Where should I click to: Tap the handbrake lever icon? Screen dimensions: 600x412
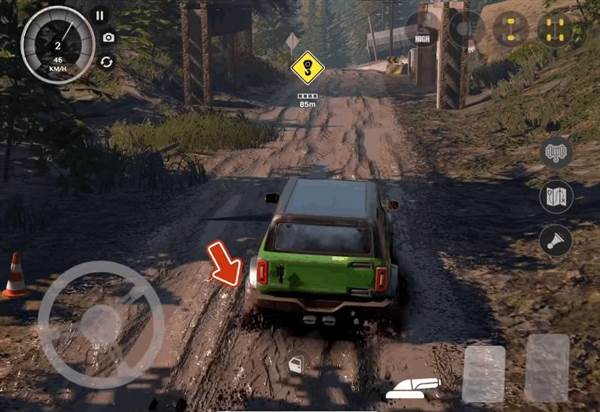(412, 386)
